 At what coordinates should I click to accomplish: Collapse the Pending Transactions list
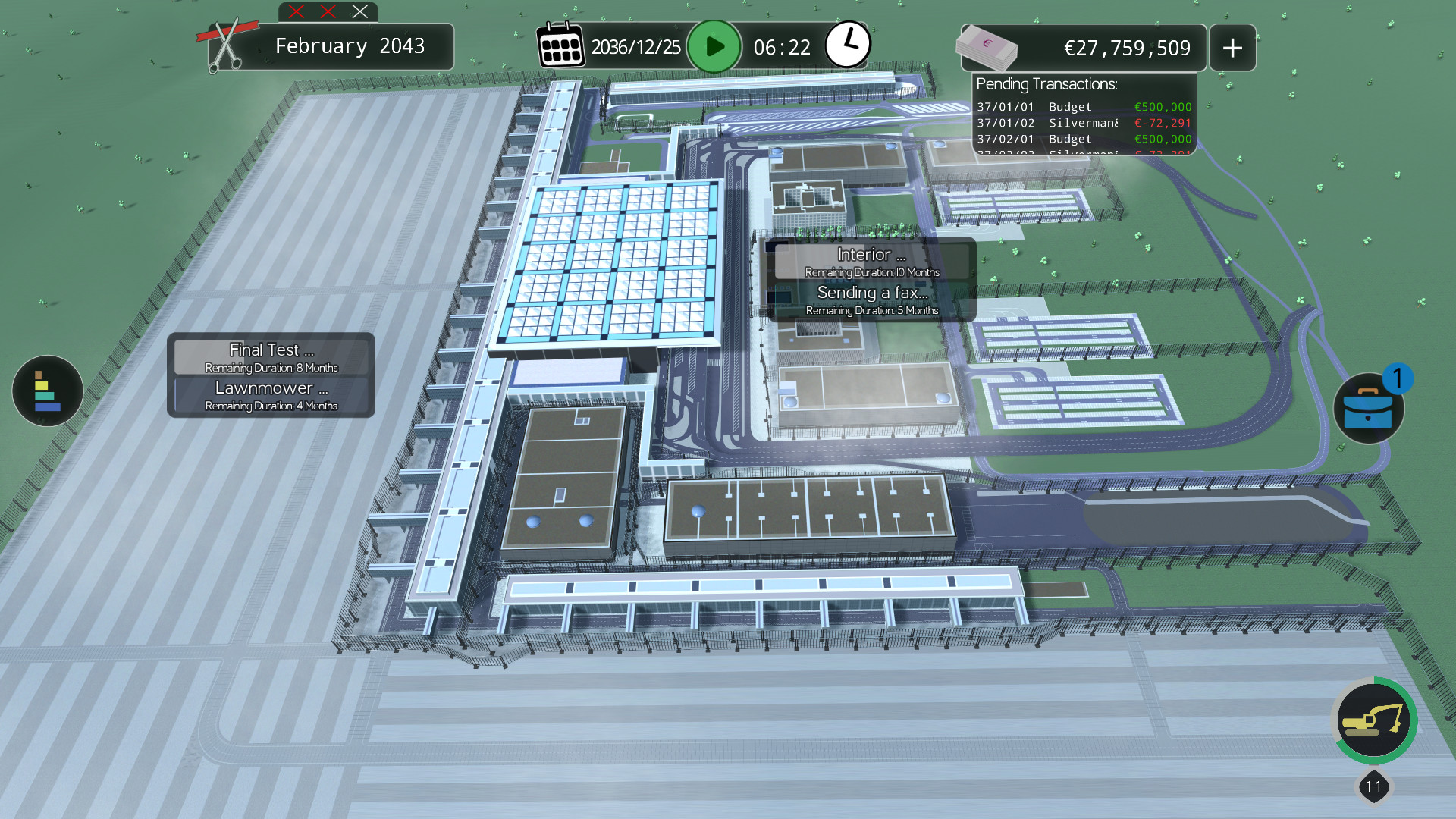(1045, 84)
